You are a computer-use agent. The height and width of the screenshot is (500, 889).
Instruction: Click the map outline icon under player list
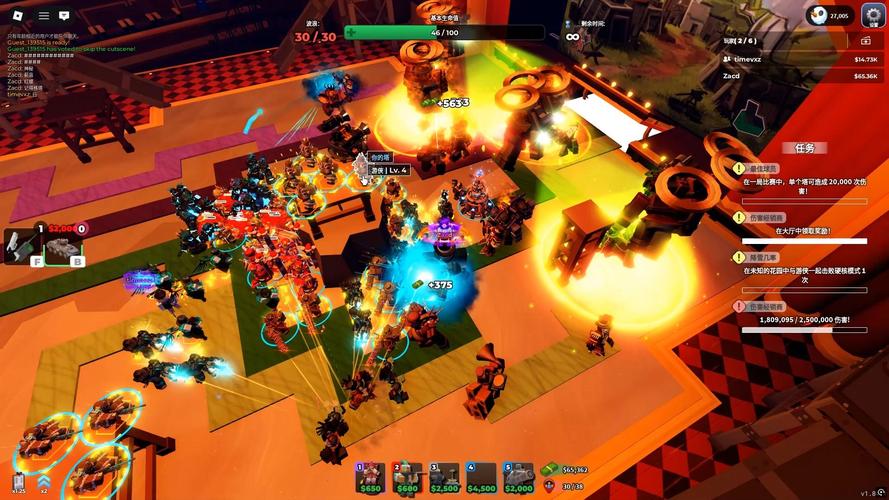[751, 118]
